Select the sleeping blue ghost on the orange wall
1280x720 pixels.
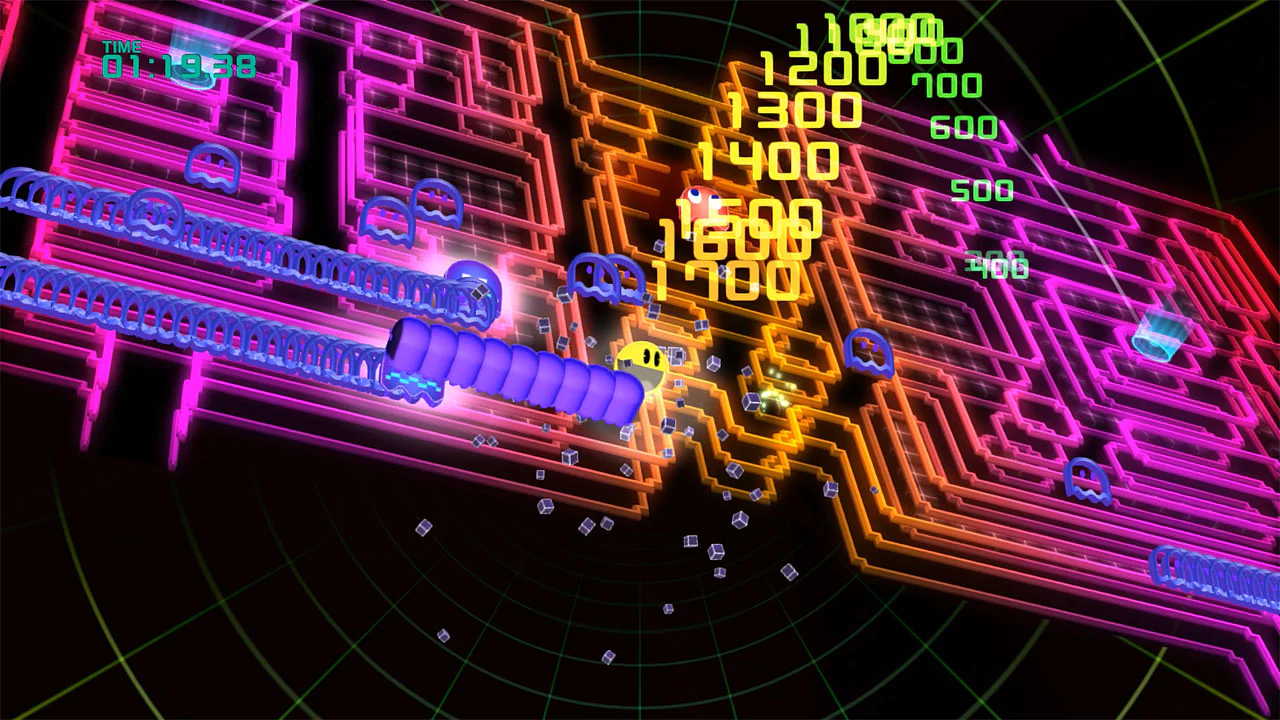pos(868,352)
